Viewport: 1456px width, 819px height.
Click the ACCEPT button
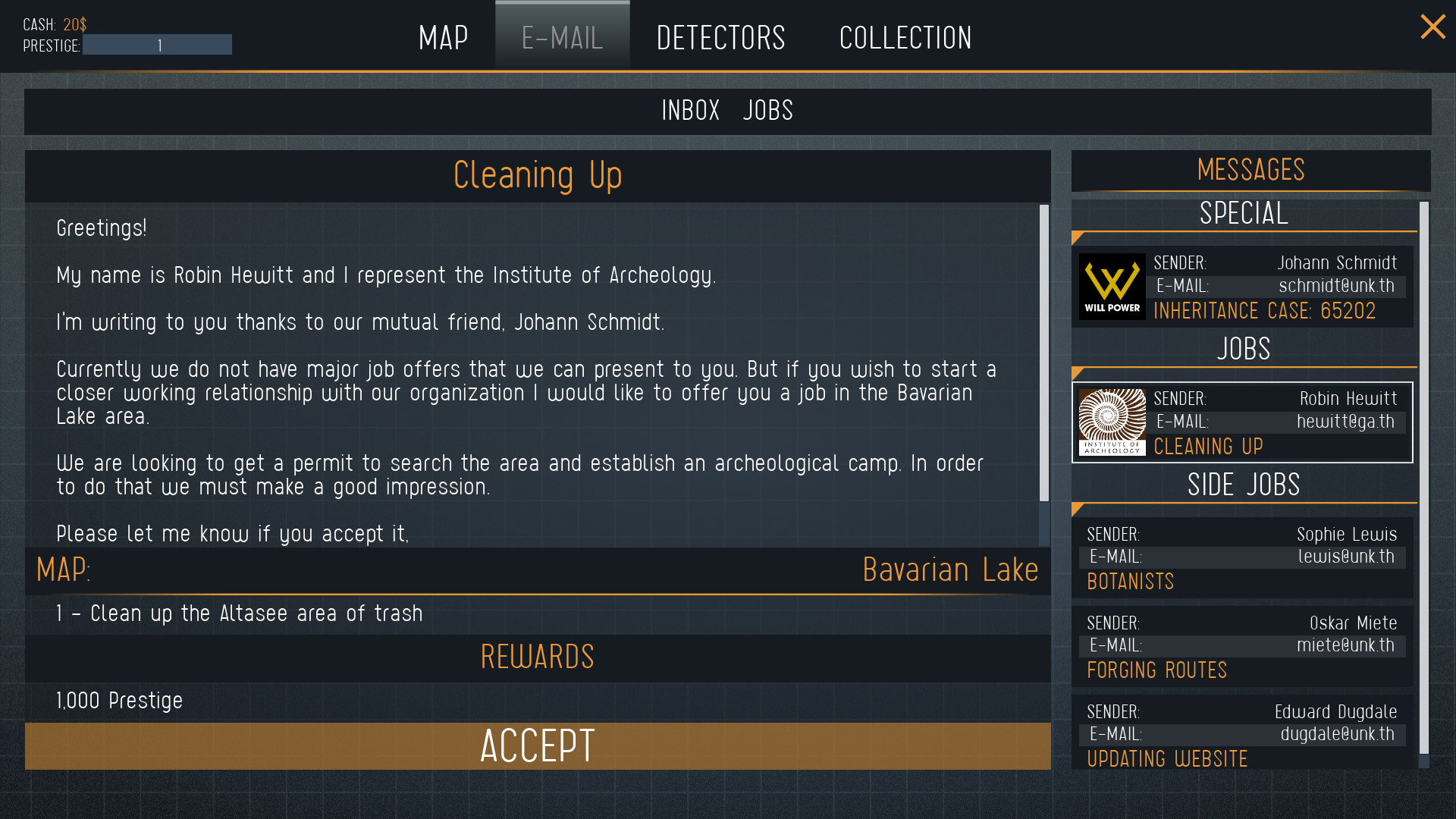pos(537,746)
